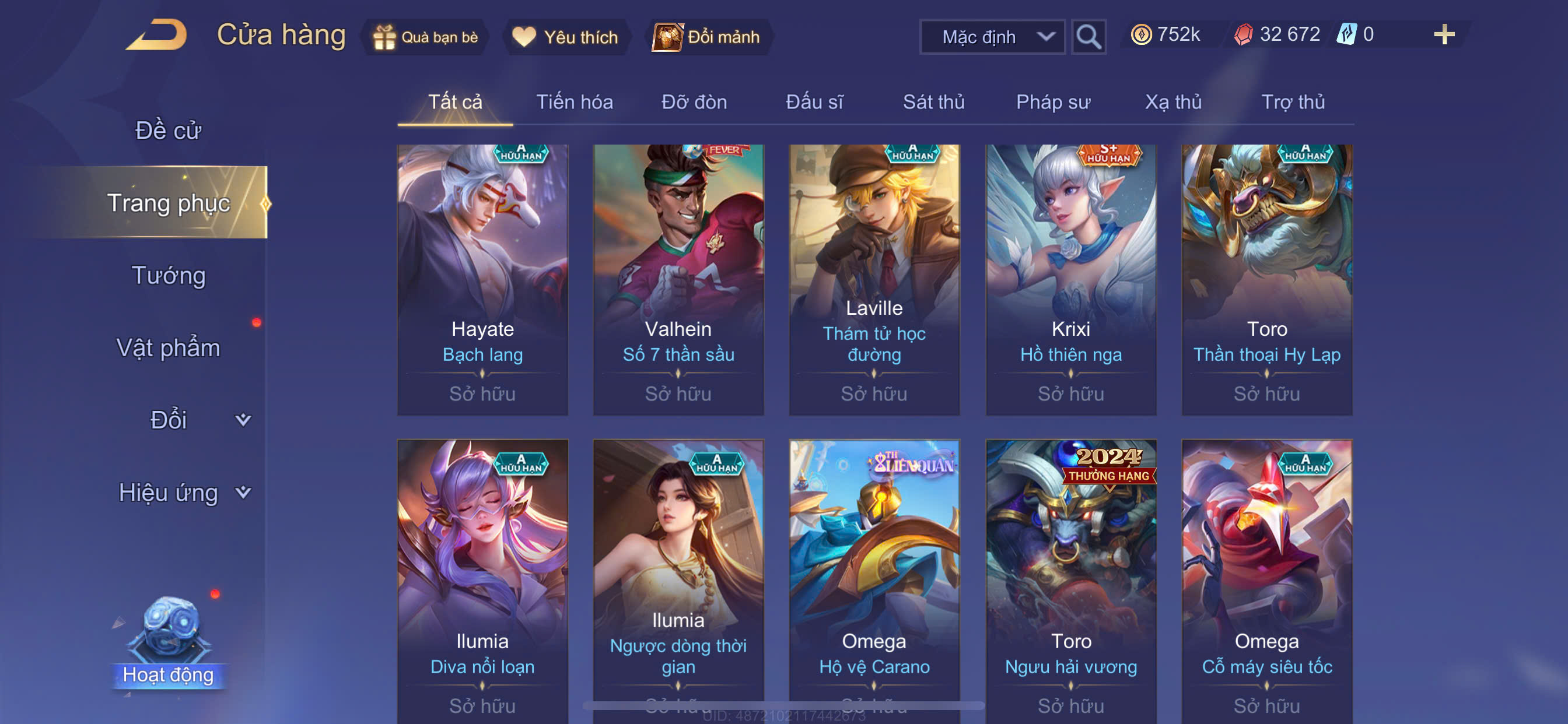
Task: Choose the Krixi Hồ thiên nga skin
Action: click(1070, 280)
